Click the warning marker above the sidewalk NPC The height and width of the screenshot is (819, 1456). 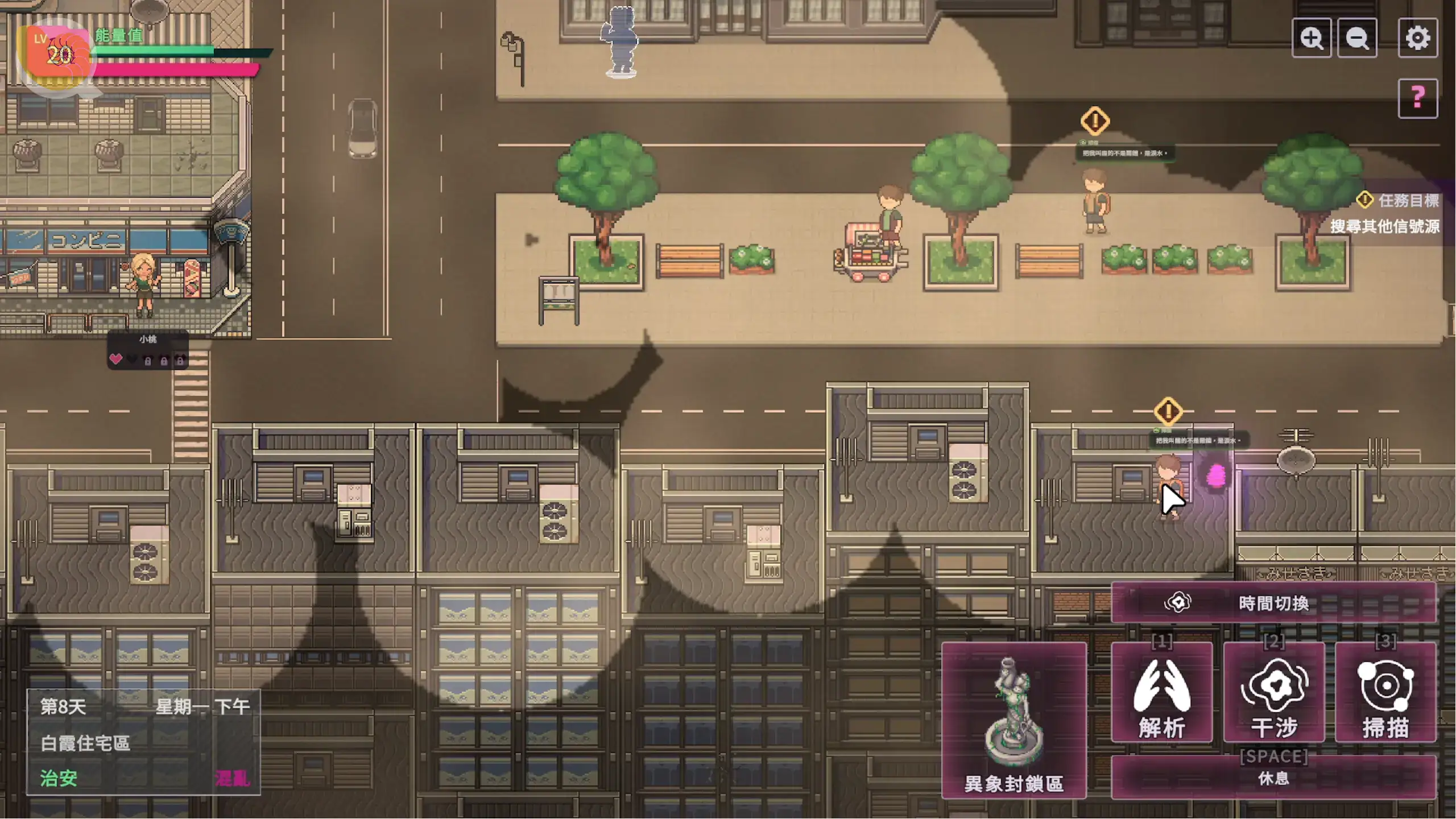click(x=1094, y=121)
